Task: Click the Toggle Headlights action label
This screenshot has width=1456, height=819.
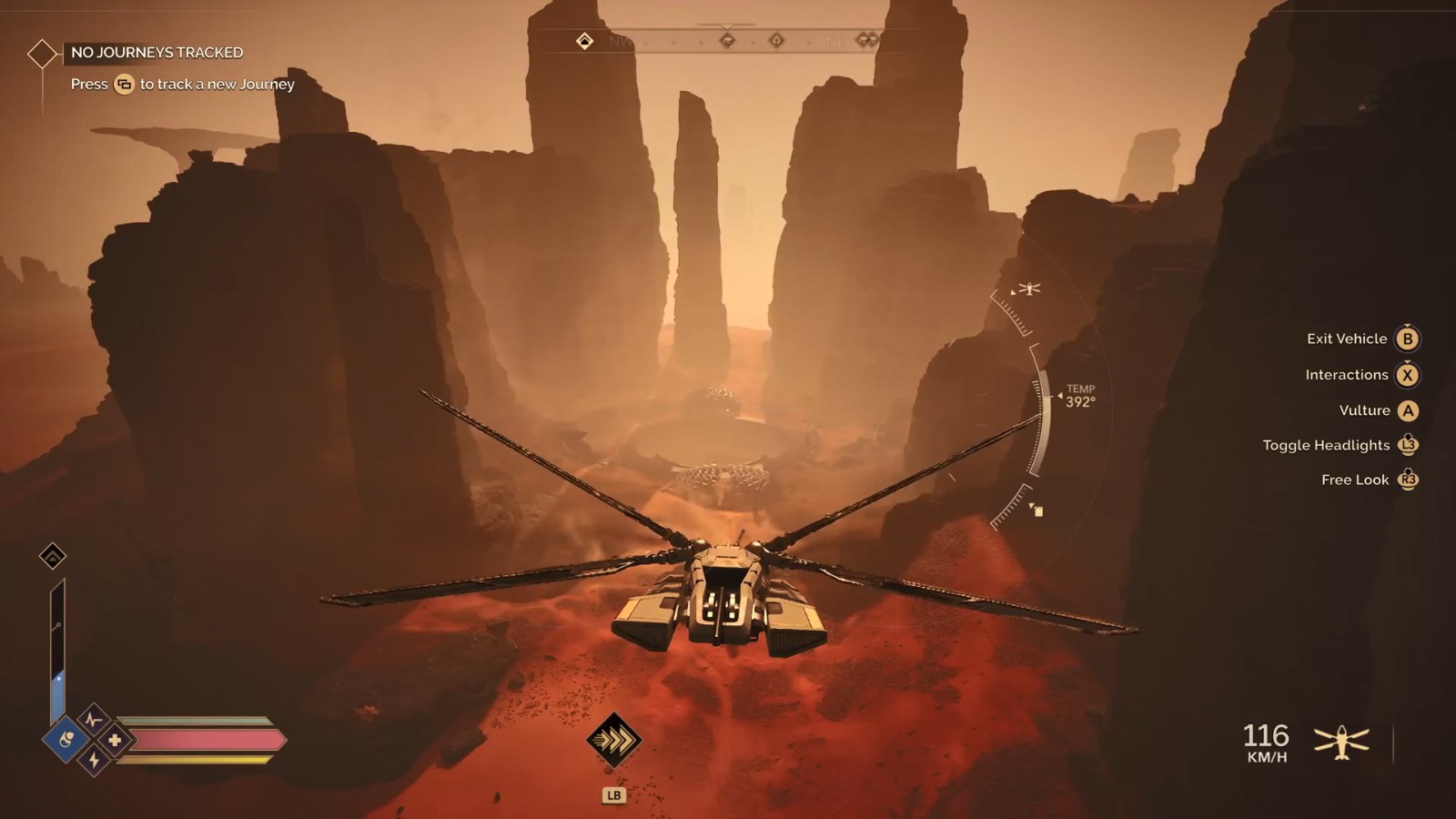Action: click(1326, 445)
